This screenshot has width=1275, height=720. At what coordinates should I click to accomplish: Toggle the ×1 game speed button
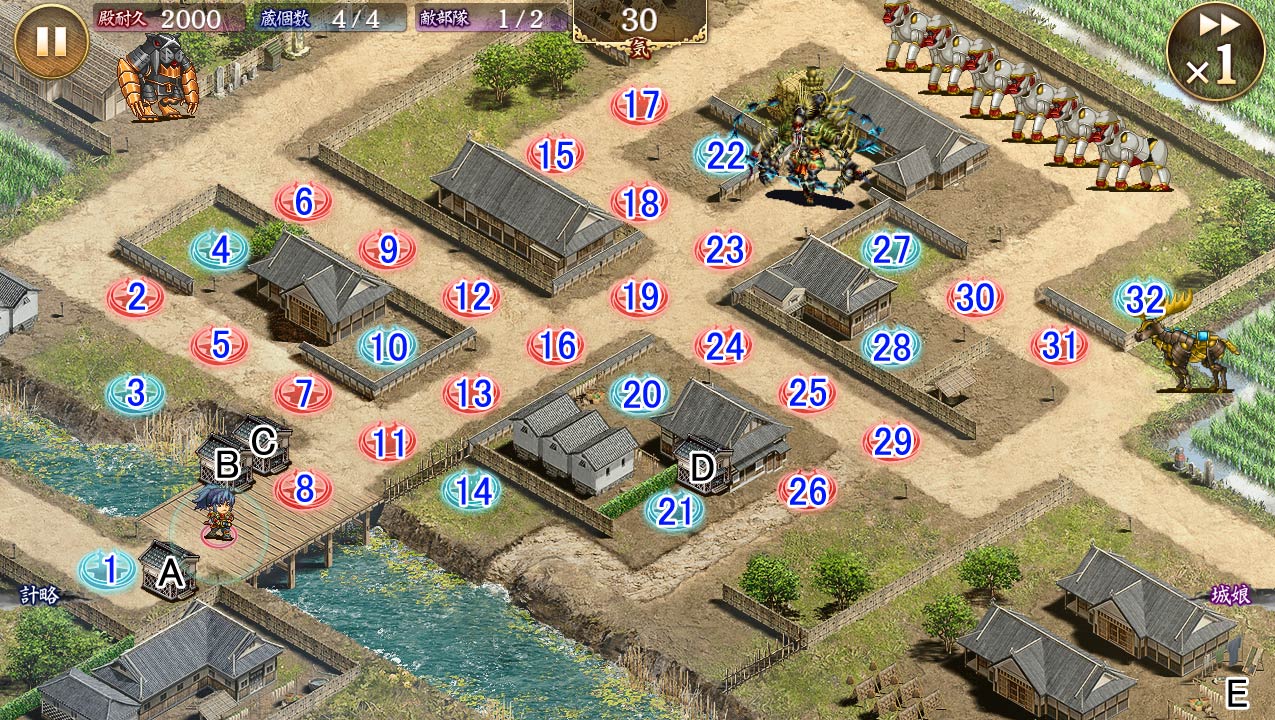click(1213, 54)
